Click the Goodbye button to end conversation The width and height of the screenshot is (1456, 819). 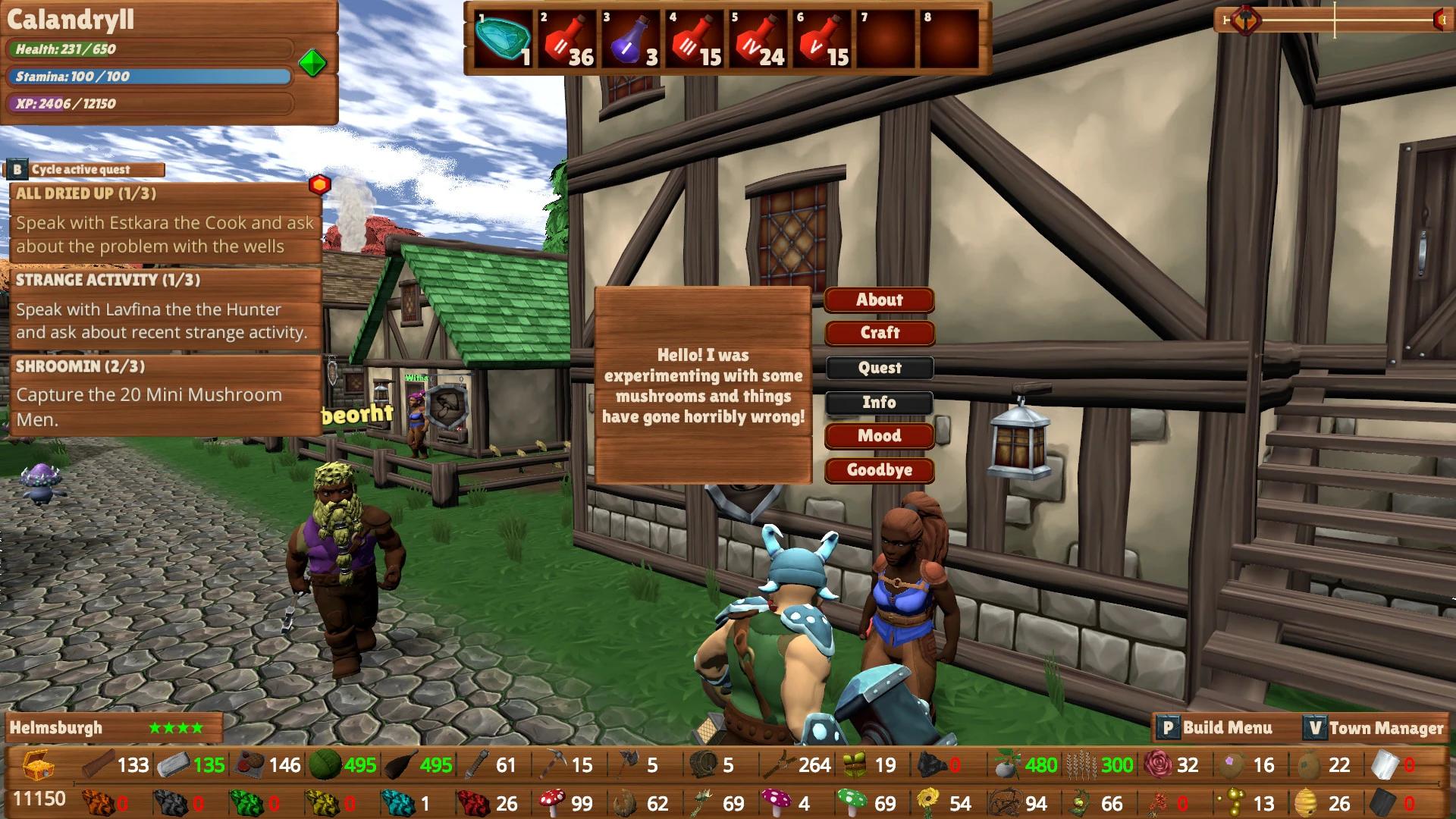(880, 470)
